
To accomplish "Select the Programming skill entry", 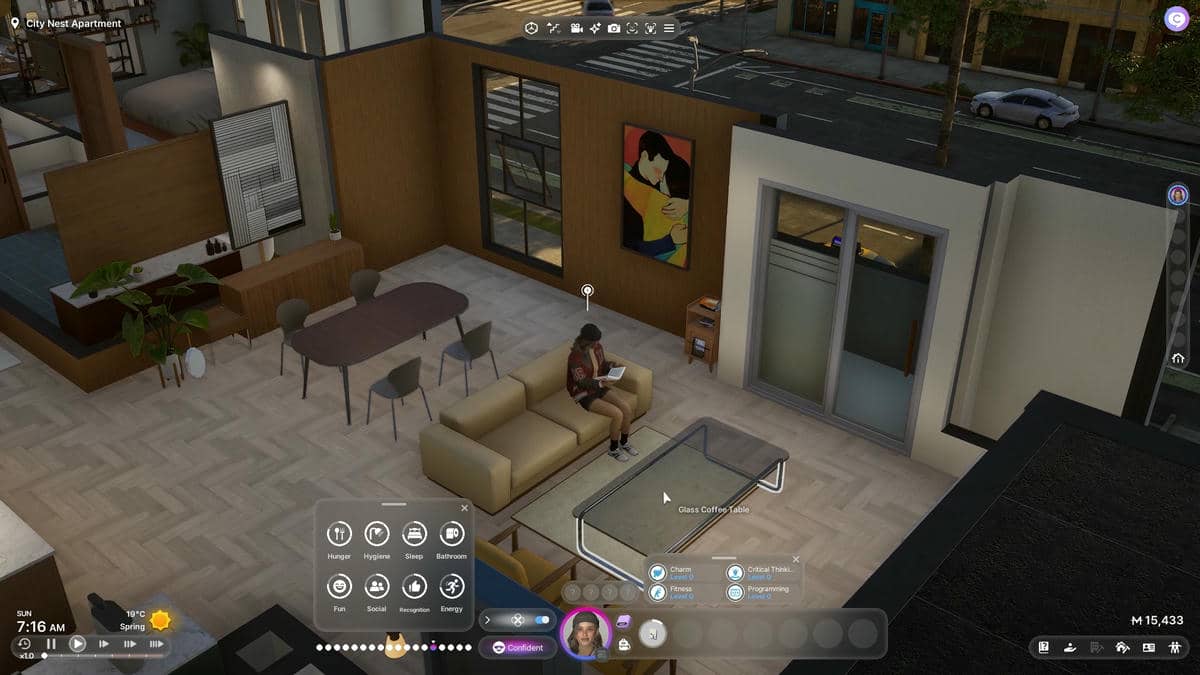I will [x=735, y=592].
